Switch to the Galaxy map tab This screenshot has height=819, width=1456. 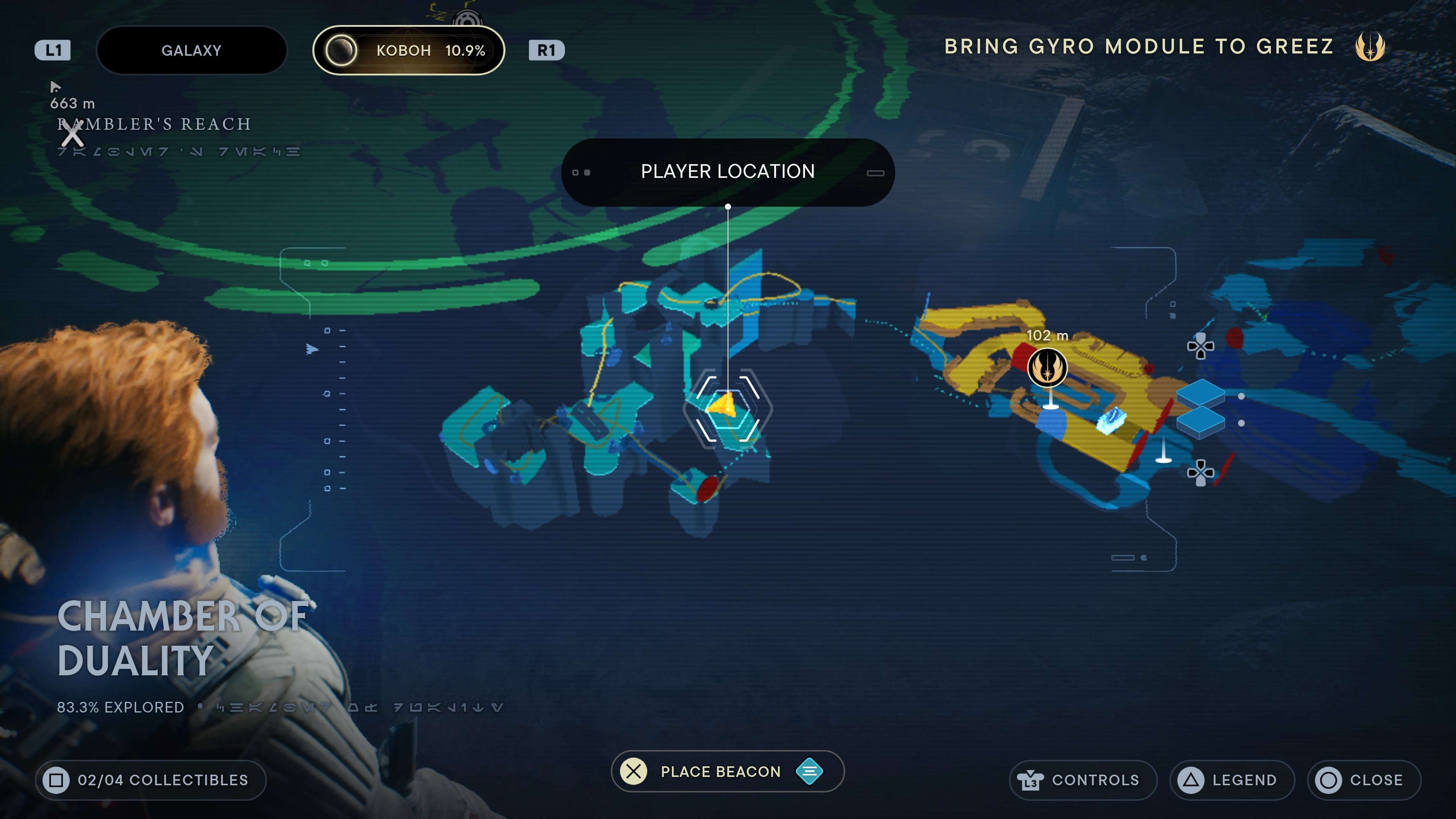click(x=191, y=50)
